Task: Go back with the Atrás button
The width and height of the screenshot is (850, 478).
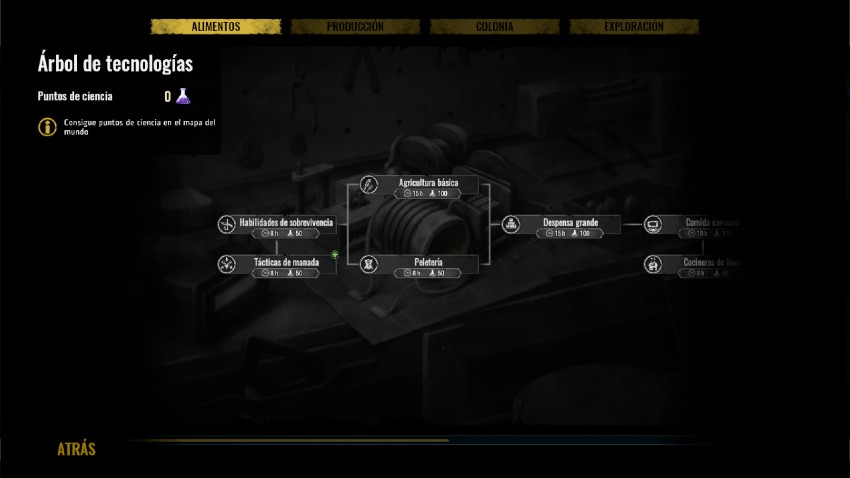Action: (x=76, y=449)
